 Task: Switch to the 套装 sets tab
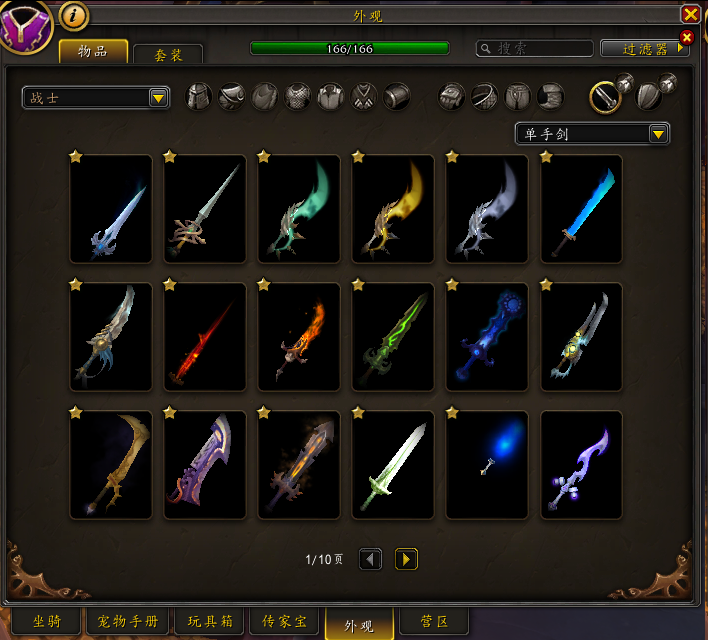[x=168, y=55]
